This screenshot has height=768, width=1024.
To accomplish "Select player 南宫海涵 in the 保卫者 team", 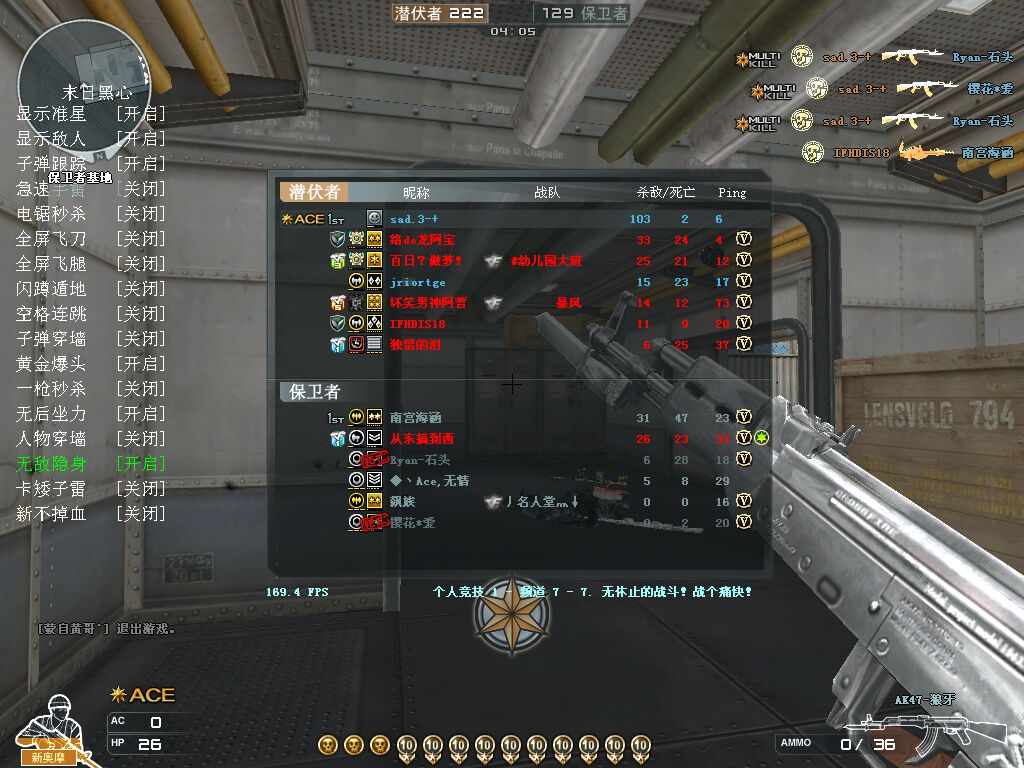I will [x=415, y=418].
